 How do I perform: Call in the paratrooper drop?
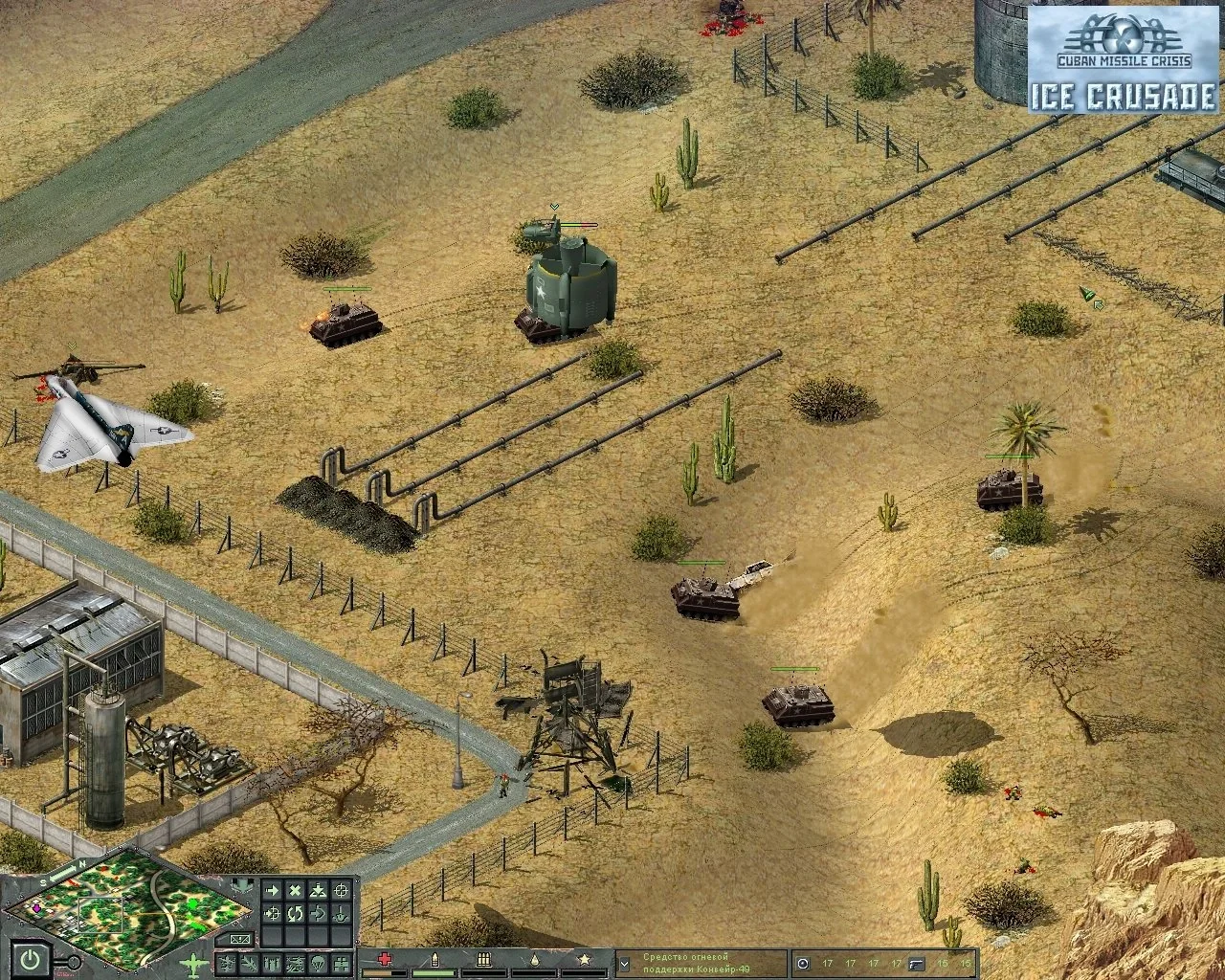317,962
